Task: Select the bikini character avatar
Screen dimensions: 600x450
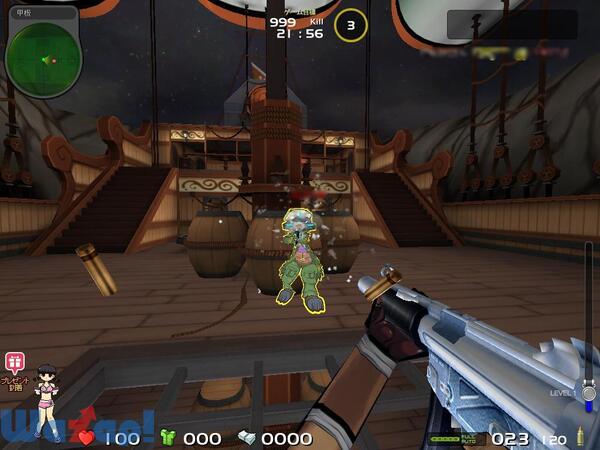Action: [46, 400]
